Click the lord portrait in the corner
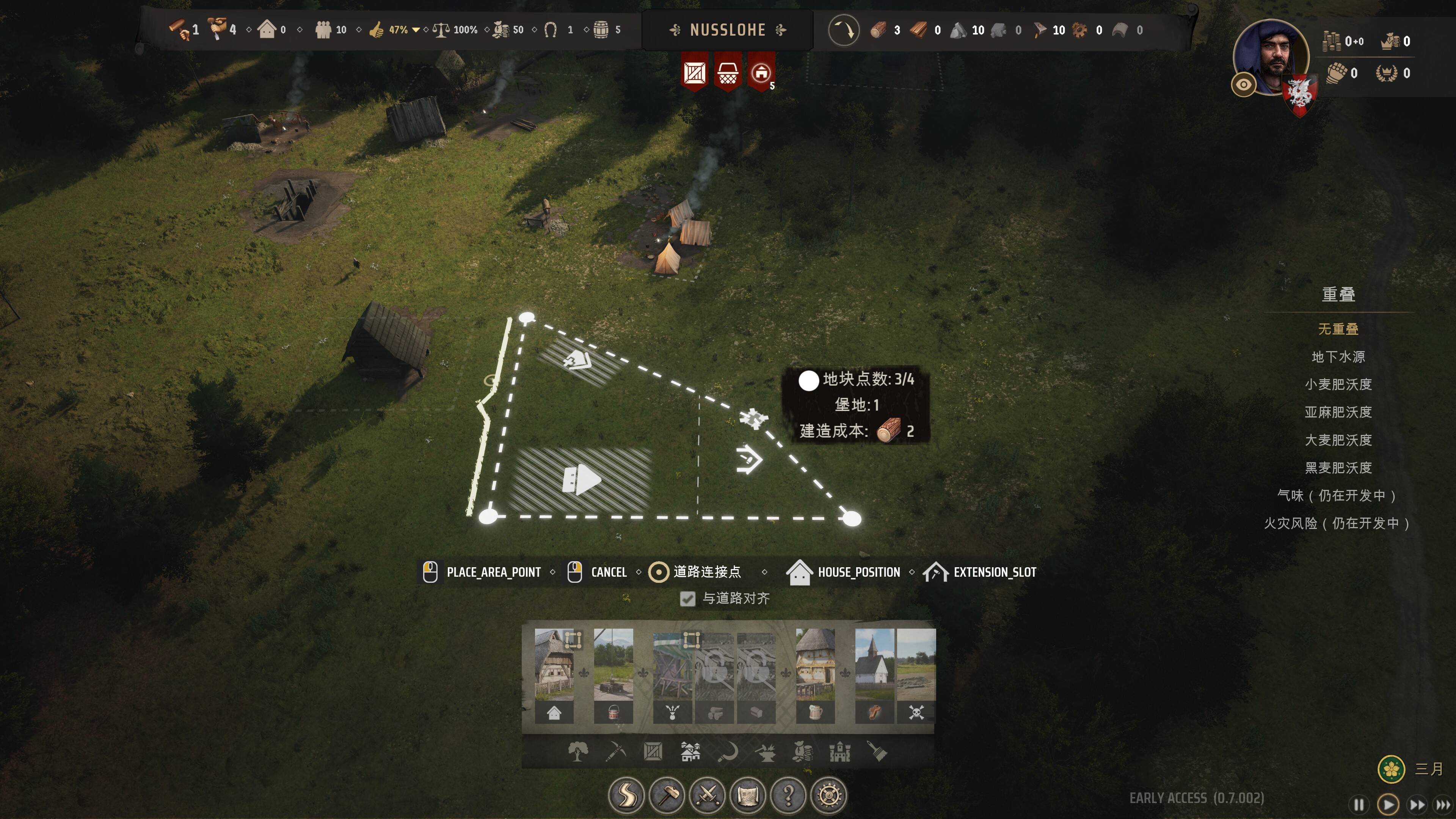 [1271, 56]
